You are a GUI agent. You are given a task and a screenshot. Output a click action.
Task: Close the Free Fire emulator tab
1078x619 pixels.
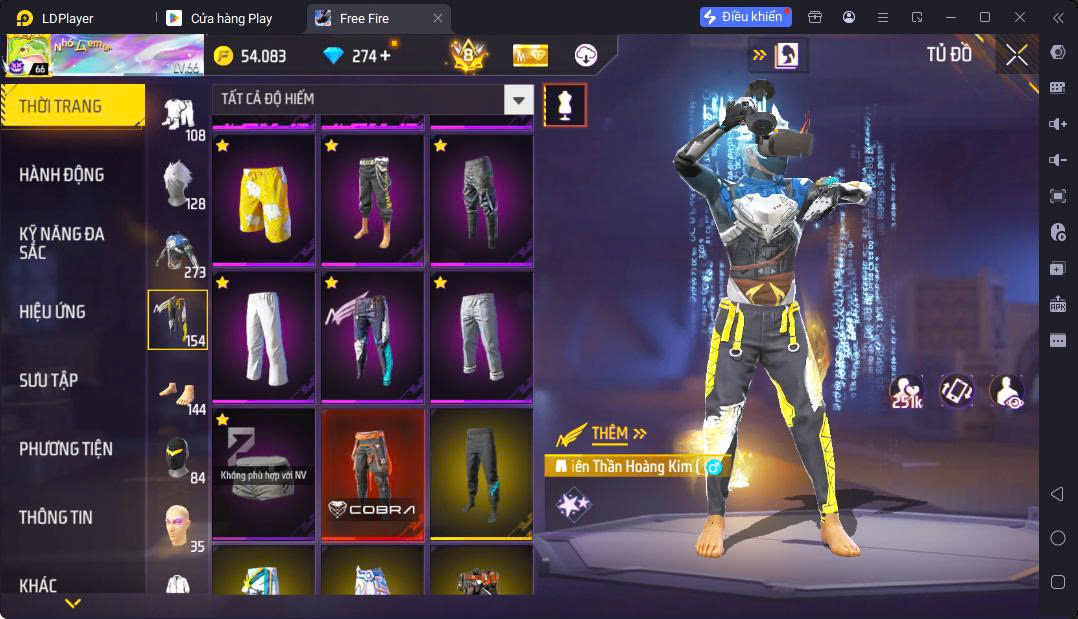click(x=438, y=18)
